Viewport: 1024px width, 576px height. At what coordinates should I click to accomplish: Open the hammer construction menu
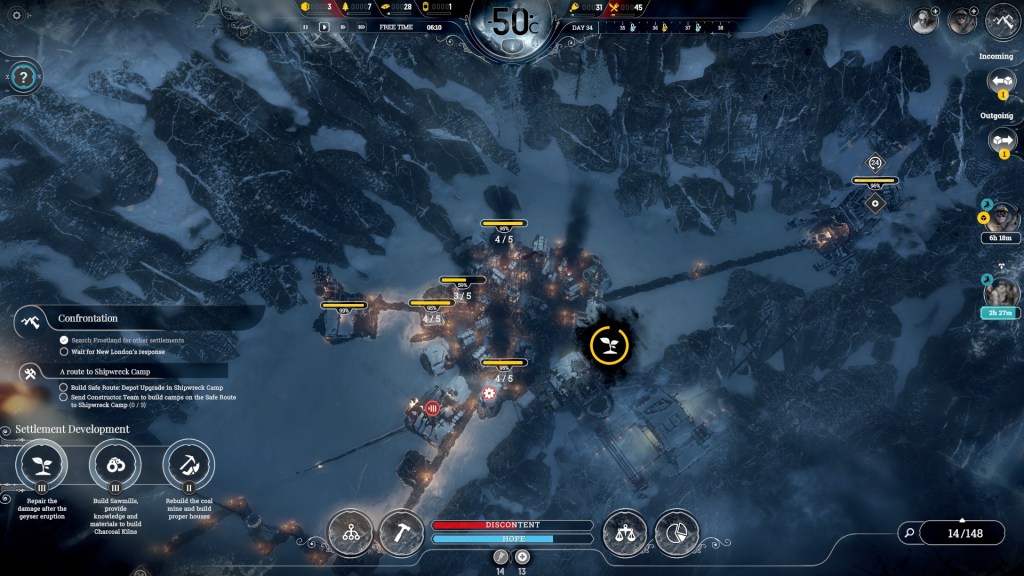pos(402,532)
